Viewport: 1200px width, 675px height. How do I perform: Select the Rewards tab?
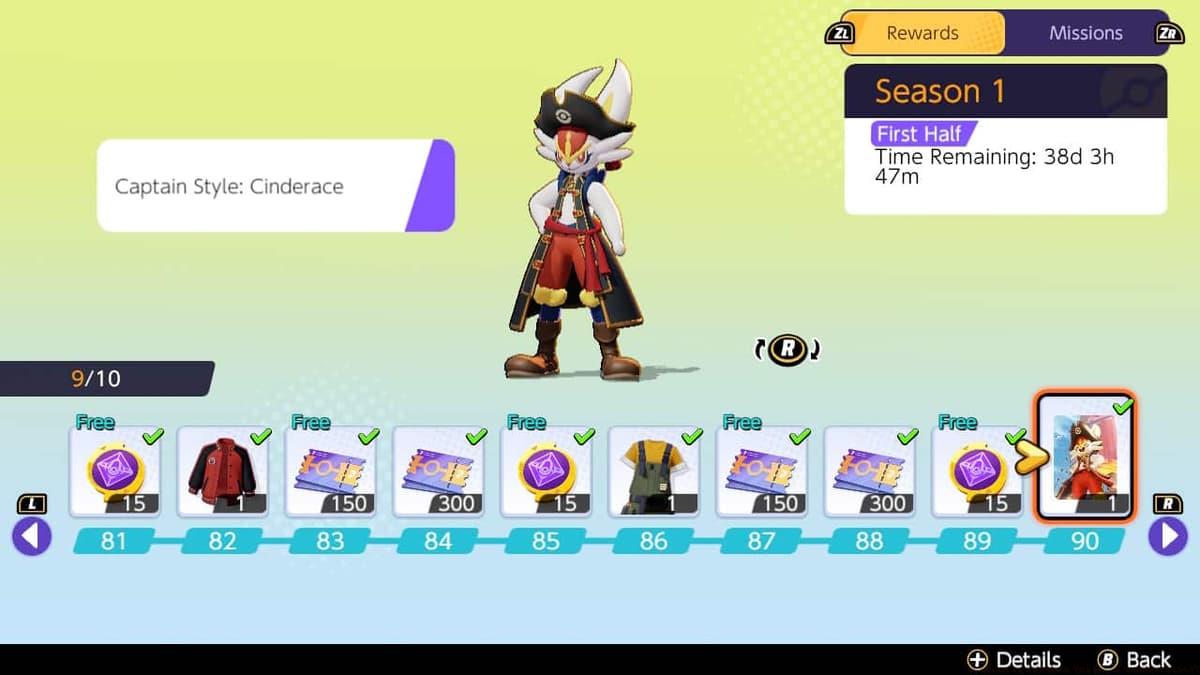pos(922,33)
